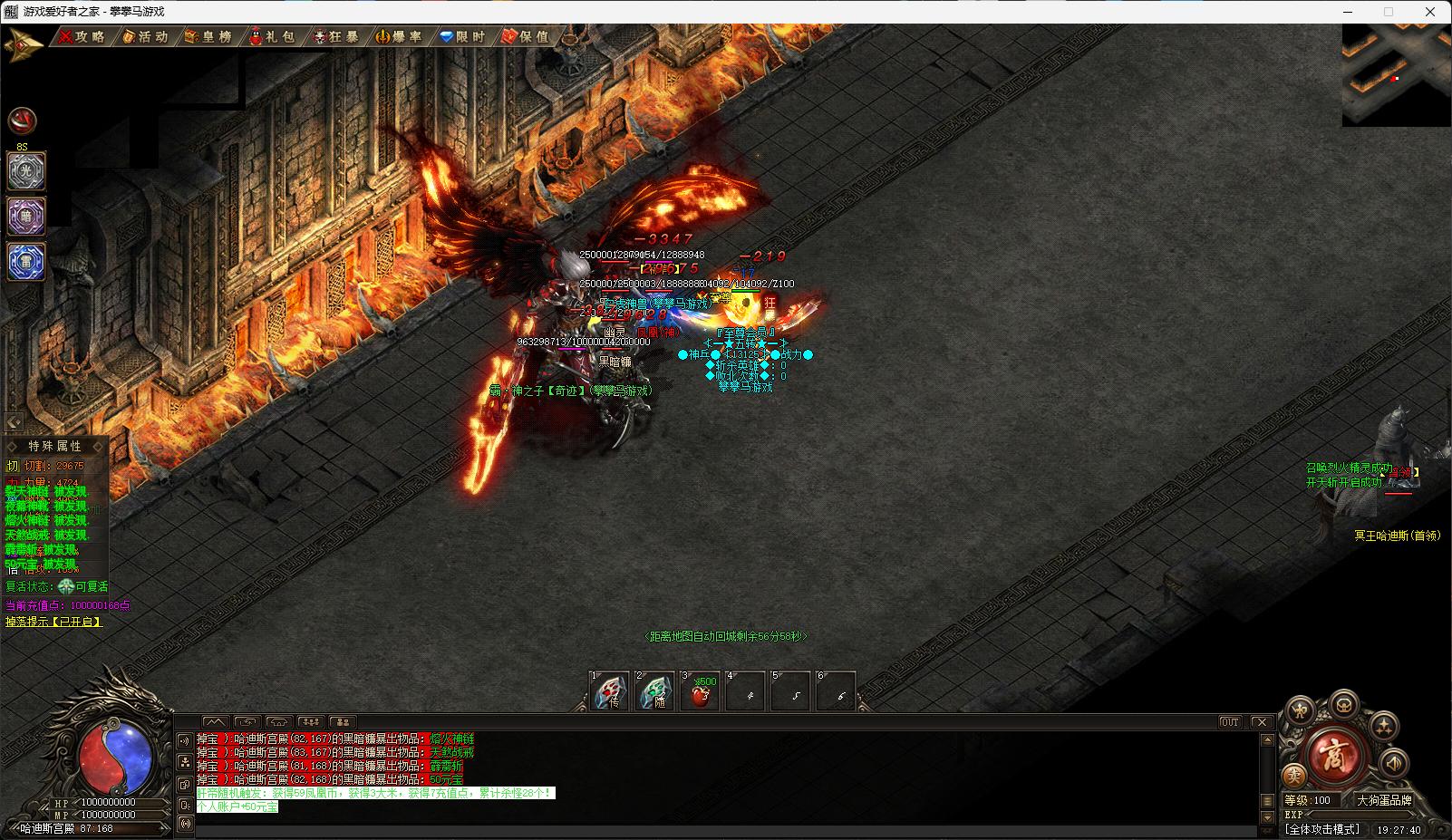Screen dimensions: 1452x840
Task: Open the 礼包 gift pack menu
Action: (273, 36)
